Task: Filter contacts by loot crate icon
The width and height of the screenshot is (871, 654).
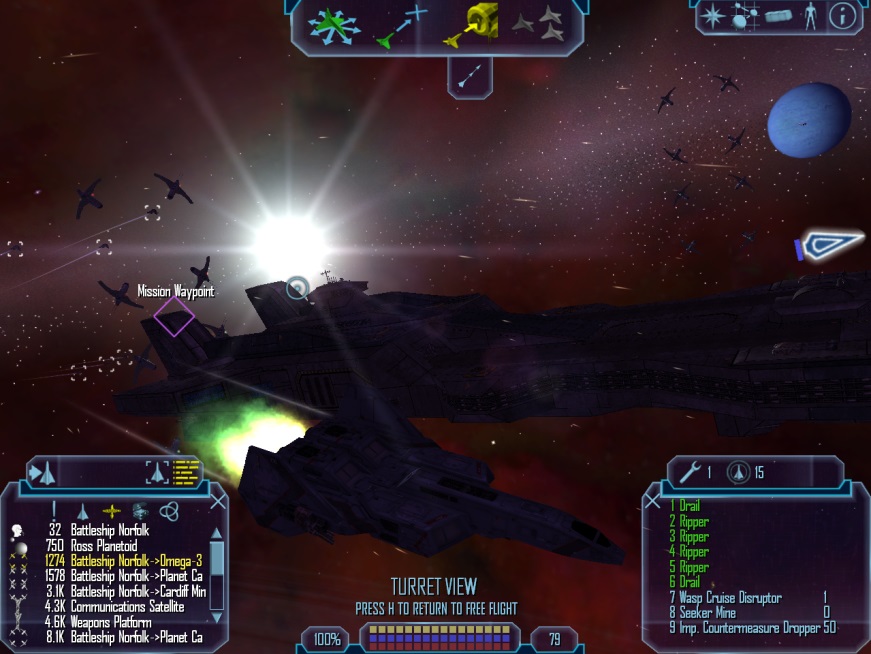Action: 139,510
